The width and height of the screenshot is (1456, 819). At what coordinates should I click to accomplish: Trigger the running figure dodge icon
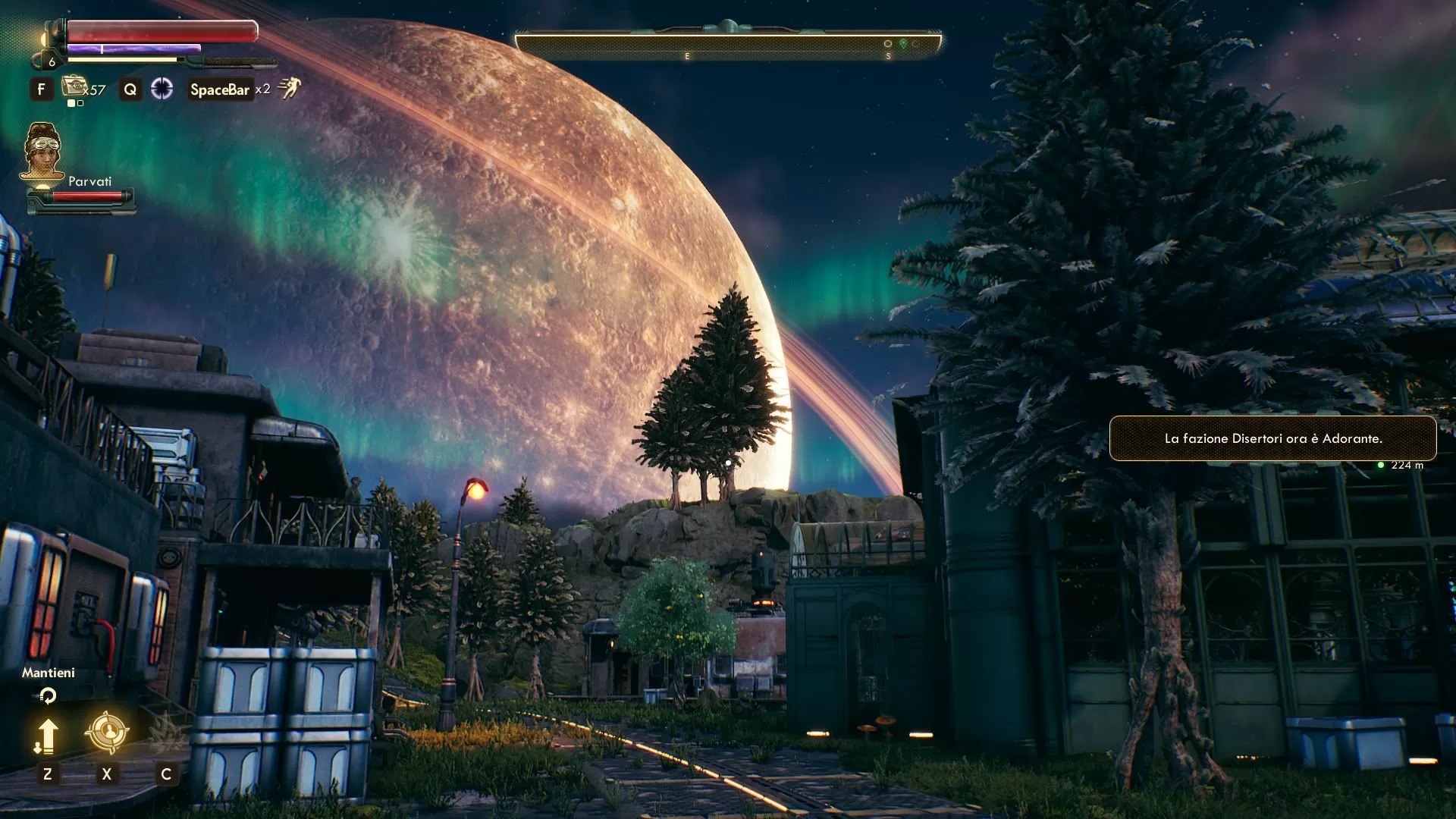(x=289, y=89)
